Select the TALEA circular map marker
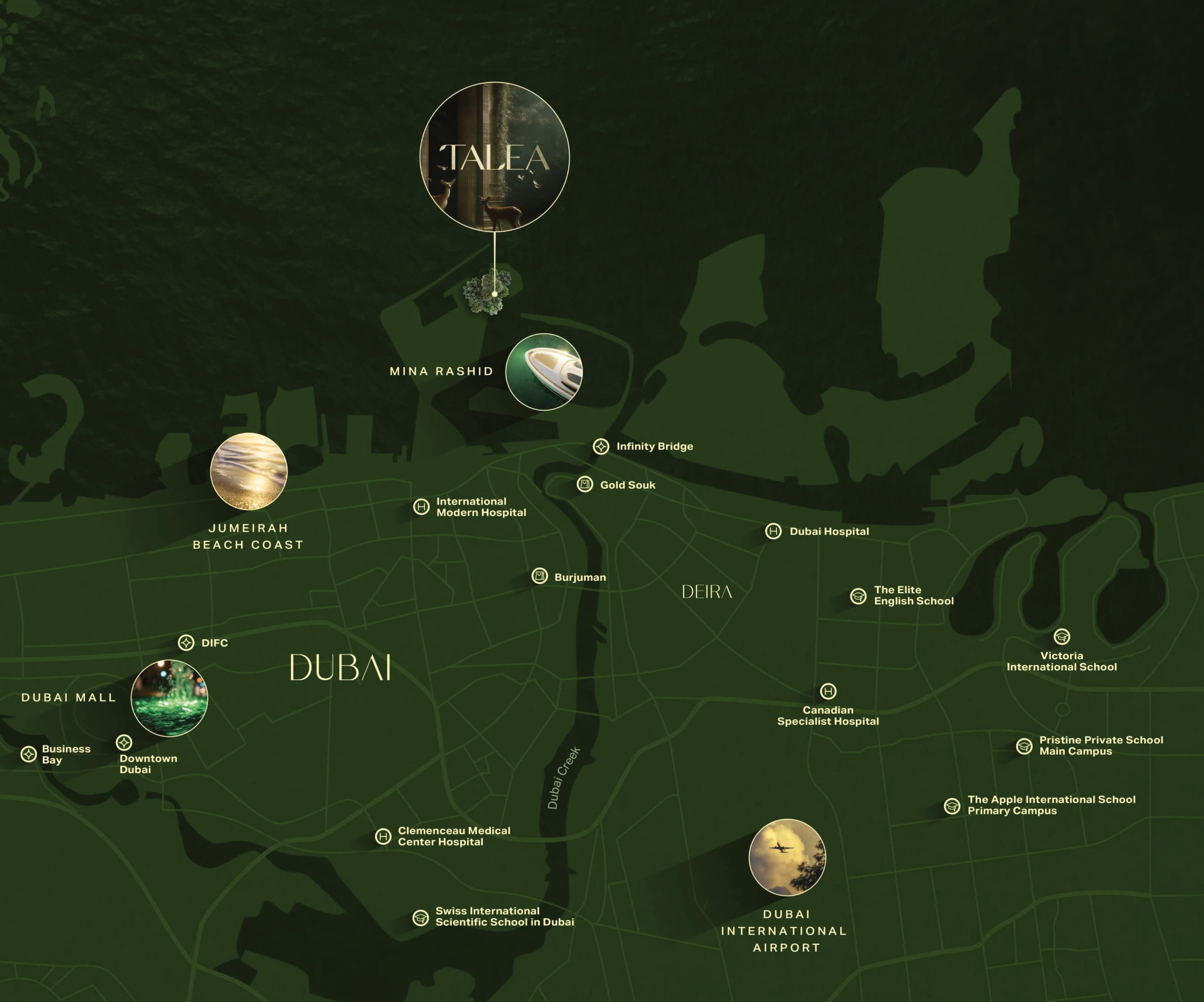The height and width of the screenshot is (1002, 1204). coord(494,157)
